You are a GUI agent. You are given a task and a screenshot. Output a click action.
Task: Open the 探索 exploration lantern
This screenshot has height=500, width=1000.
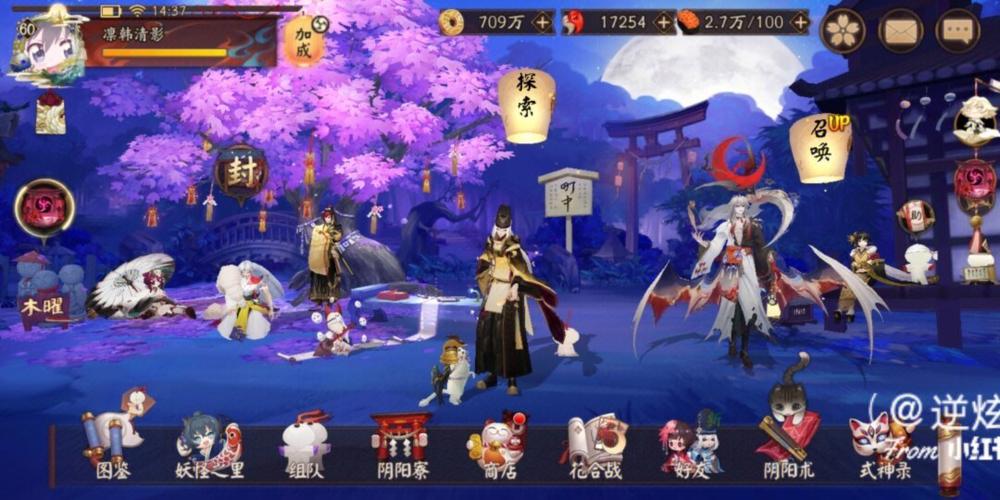pos(526,103)
